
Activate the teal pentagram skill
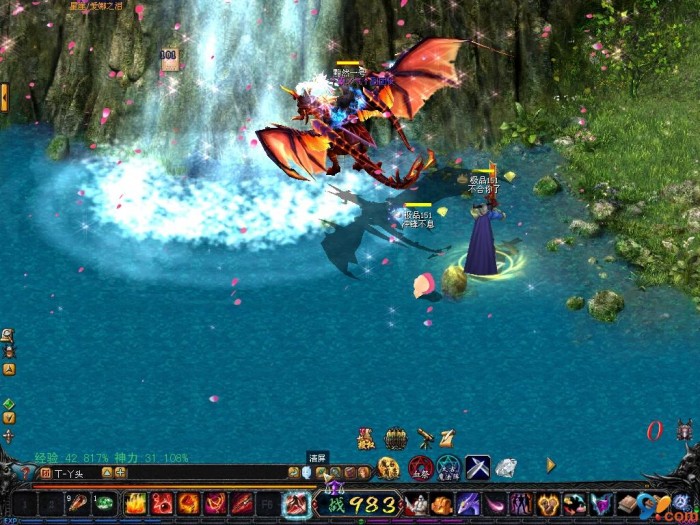449,467
